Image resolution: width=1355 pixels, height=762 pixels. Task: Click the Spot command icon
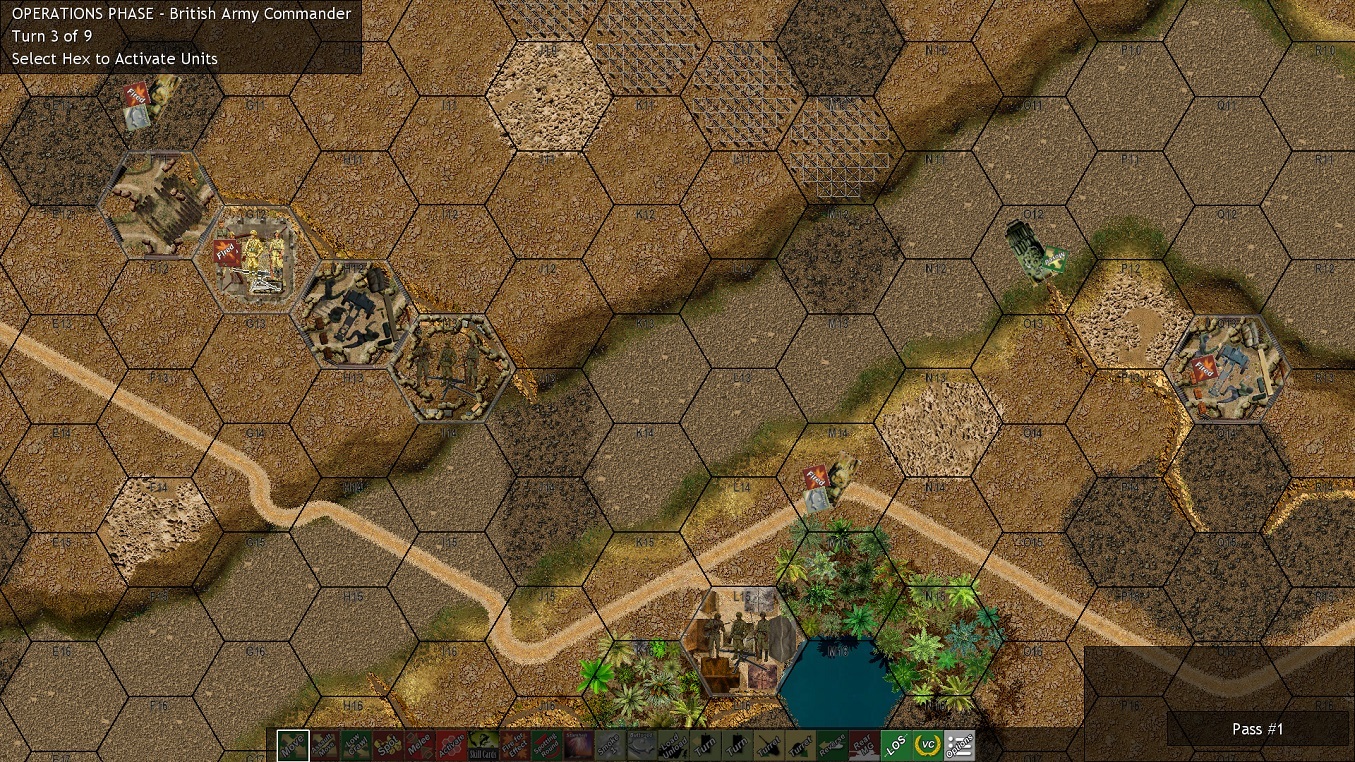pos(388,745)
